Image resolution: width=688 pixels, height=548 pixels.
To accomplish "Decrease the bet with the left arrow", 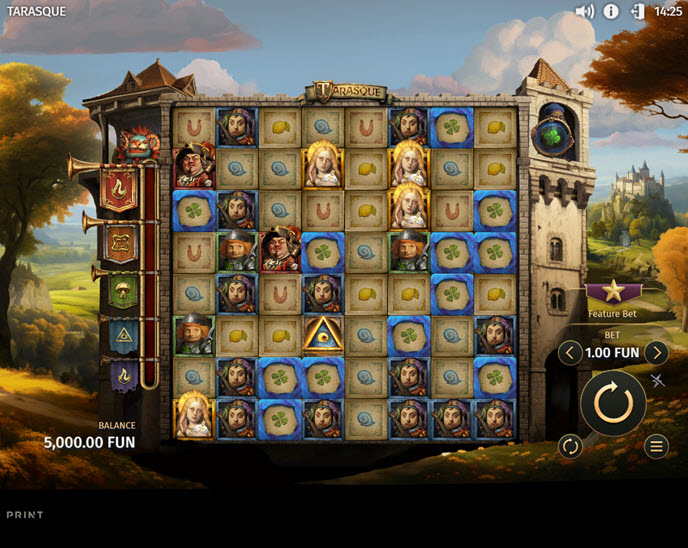I will pos(570,353).
